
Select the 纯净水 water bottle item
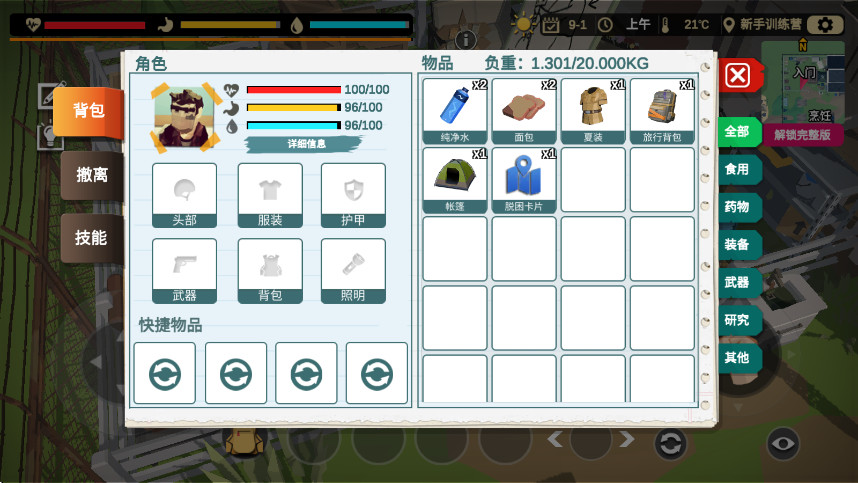pos(455,110)
